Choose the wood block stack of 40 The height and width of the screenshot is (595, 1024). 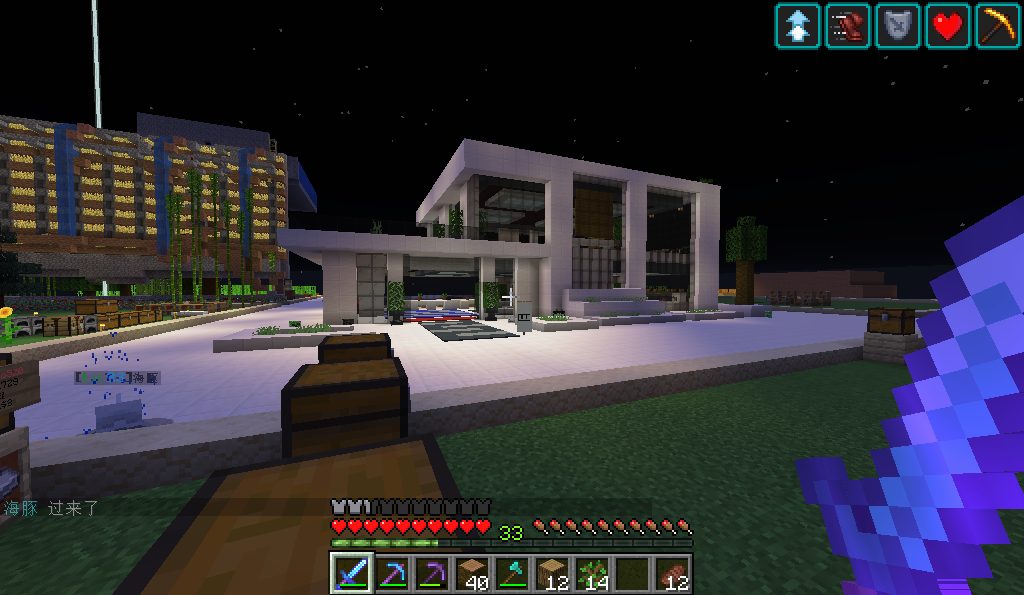[x=472, y=574]
